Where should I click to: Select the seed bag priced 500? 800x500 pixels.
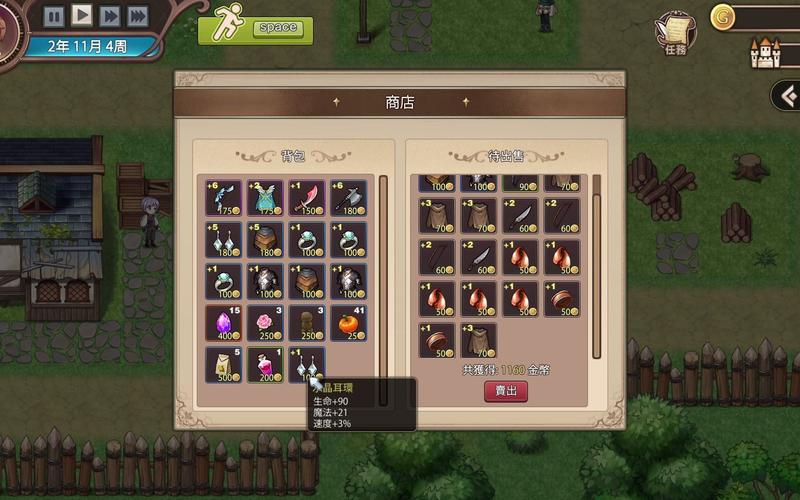click(x=223, y=365)
